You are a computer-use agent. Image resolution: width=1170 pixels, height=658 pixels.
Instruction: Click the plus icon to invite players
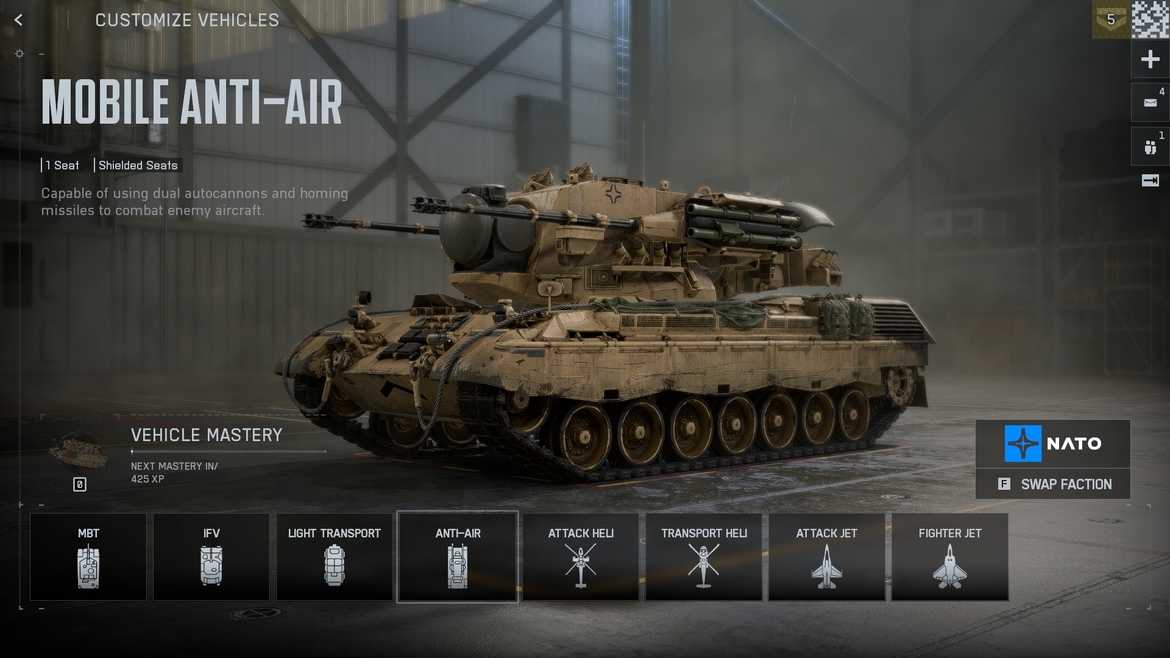[1150, 60]
